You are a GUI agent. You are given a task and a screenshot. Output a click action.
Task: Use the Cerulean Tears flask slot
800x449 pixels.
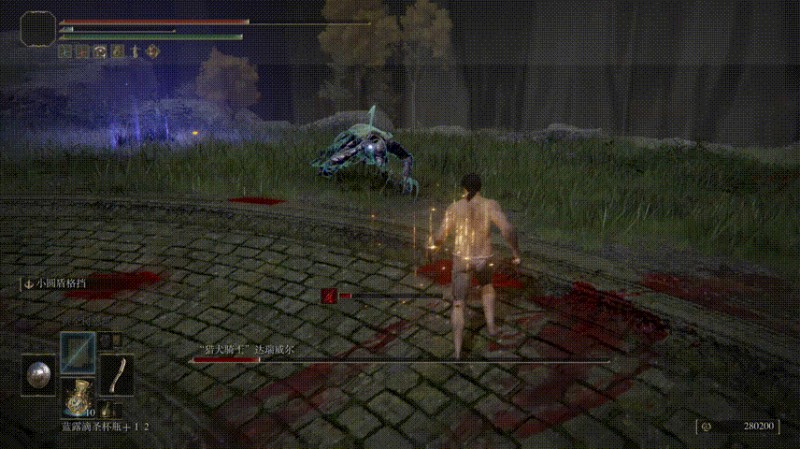(76, 397)
